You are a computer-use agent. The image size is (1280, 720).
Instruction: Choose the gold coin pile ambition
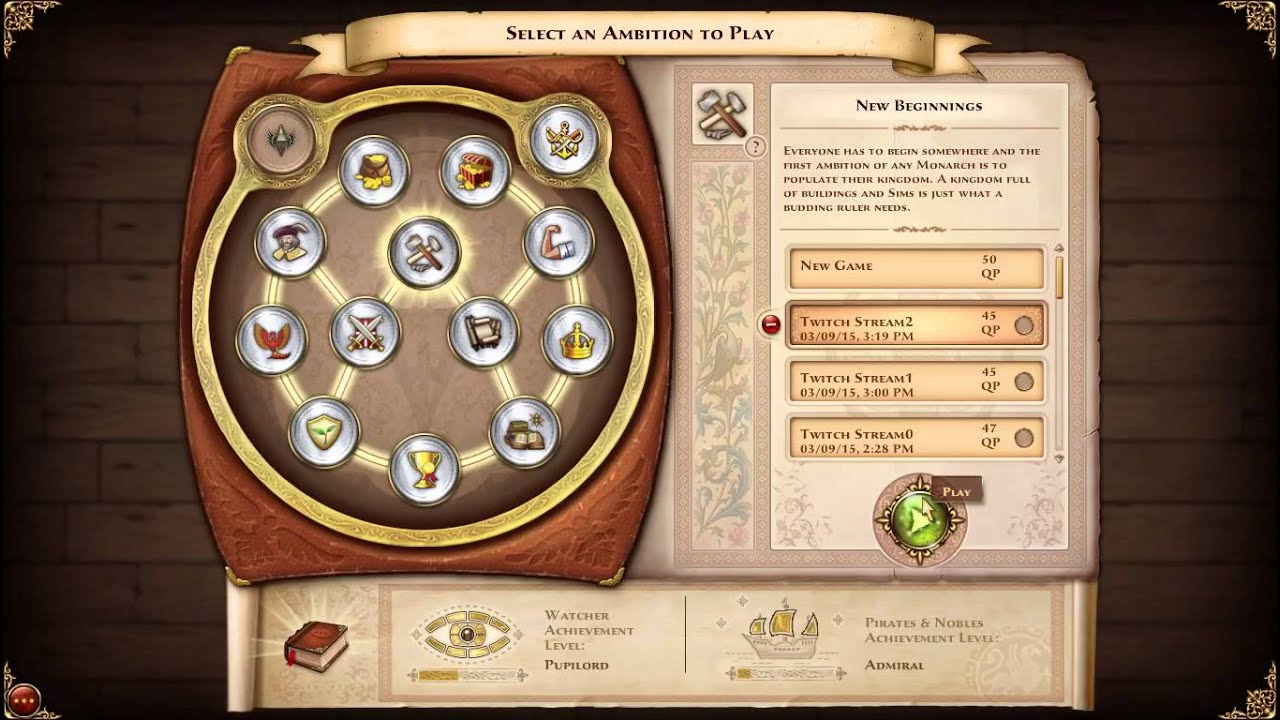(x=374, y=172)
